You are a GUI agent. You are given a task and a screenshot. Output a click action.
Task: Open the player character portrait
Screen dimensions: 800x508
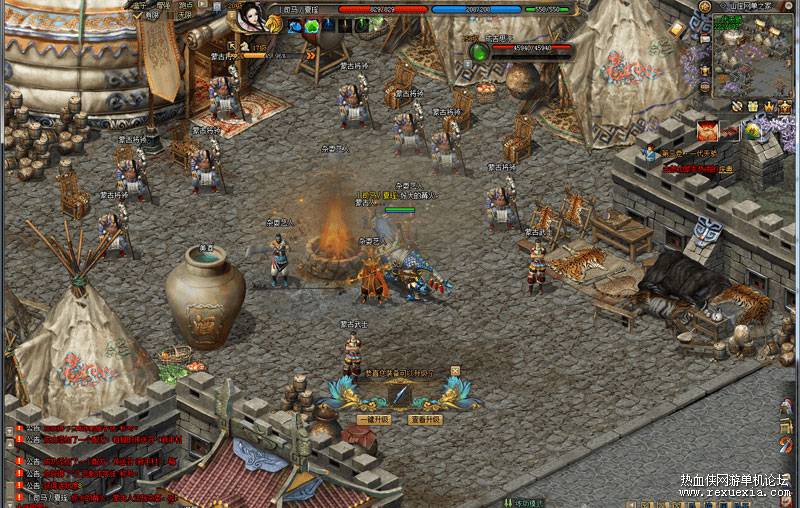coord(252,18)
